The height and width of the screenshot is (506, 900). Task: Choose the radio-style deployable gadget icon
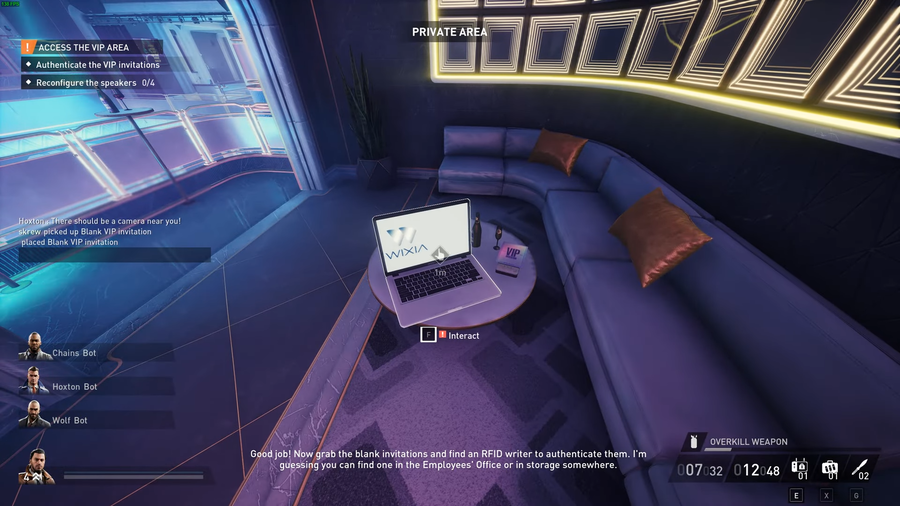coord(800,467)
